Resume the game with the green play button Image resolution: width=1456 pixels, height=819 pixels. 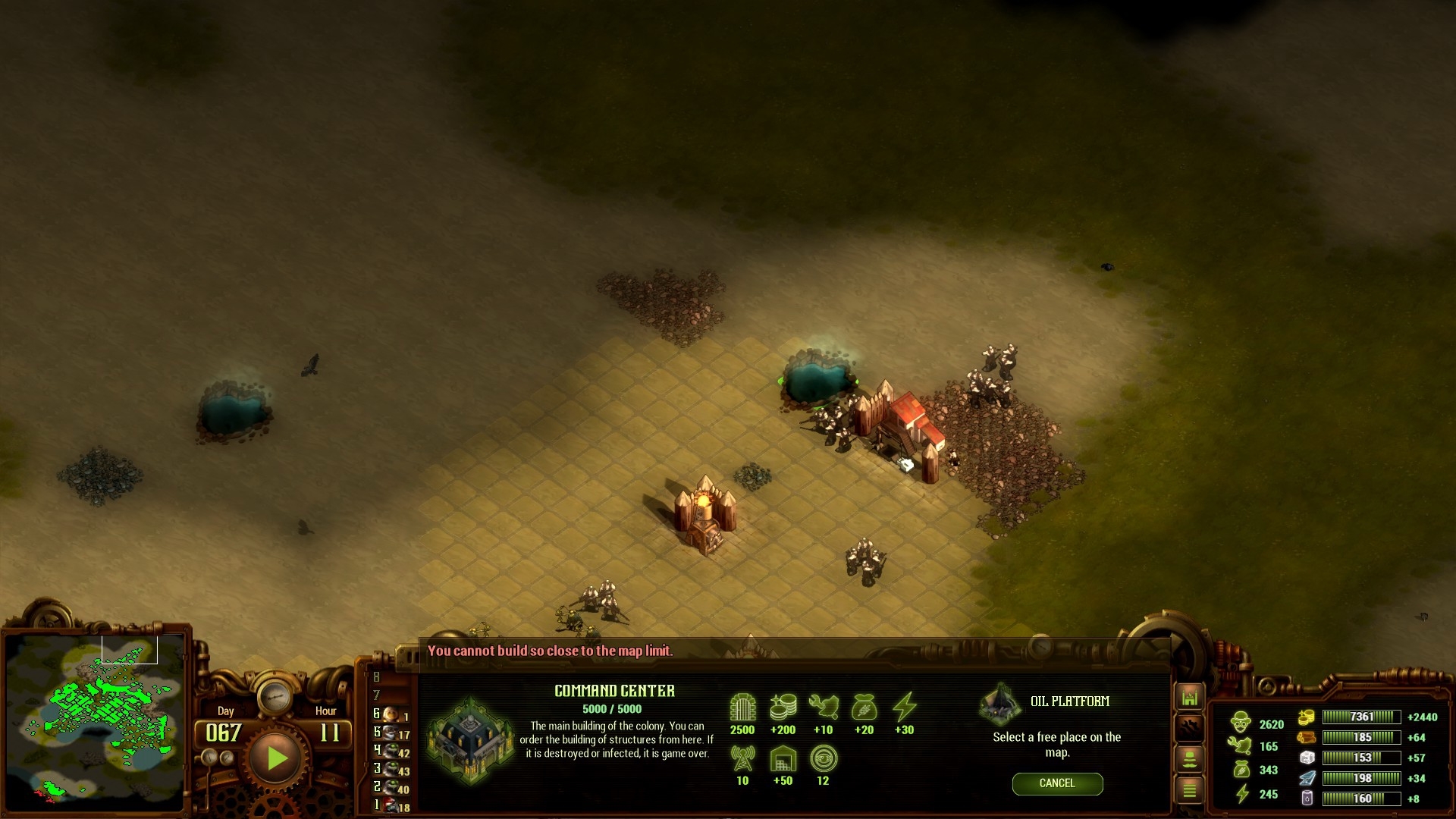tap(276, 758)
